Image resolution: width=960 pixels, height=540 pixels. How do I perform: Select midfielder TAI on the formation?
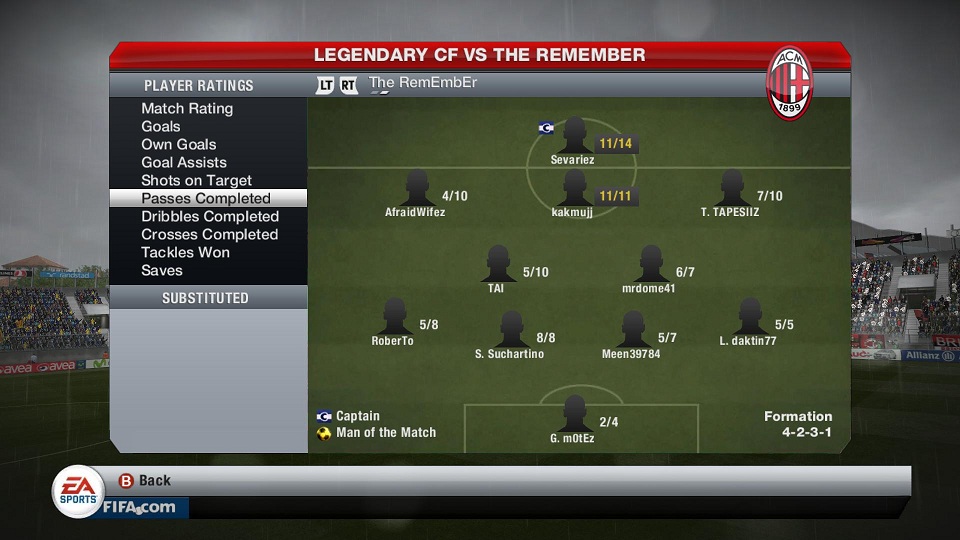click(x=497, y=266)
